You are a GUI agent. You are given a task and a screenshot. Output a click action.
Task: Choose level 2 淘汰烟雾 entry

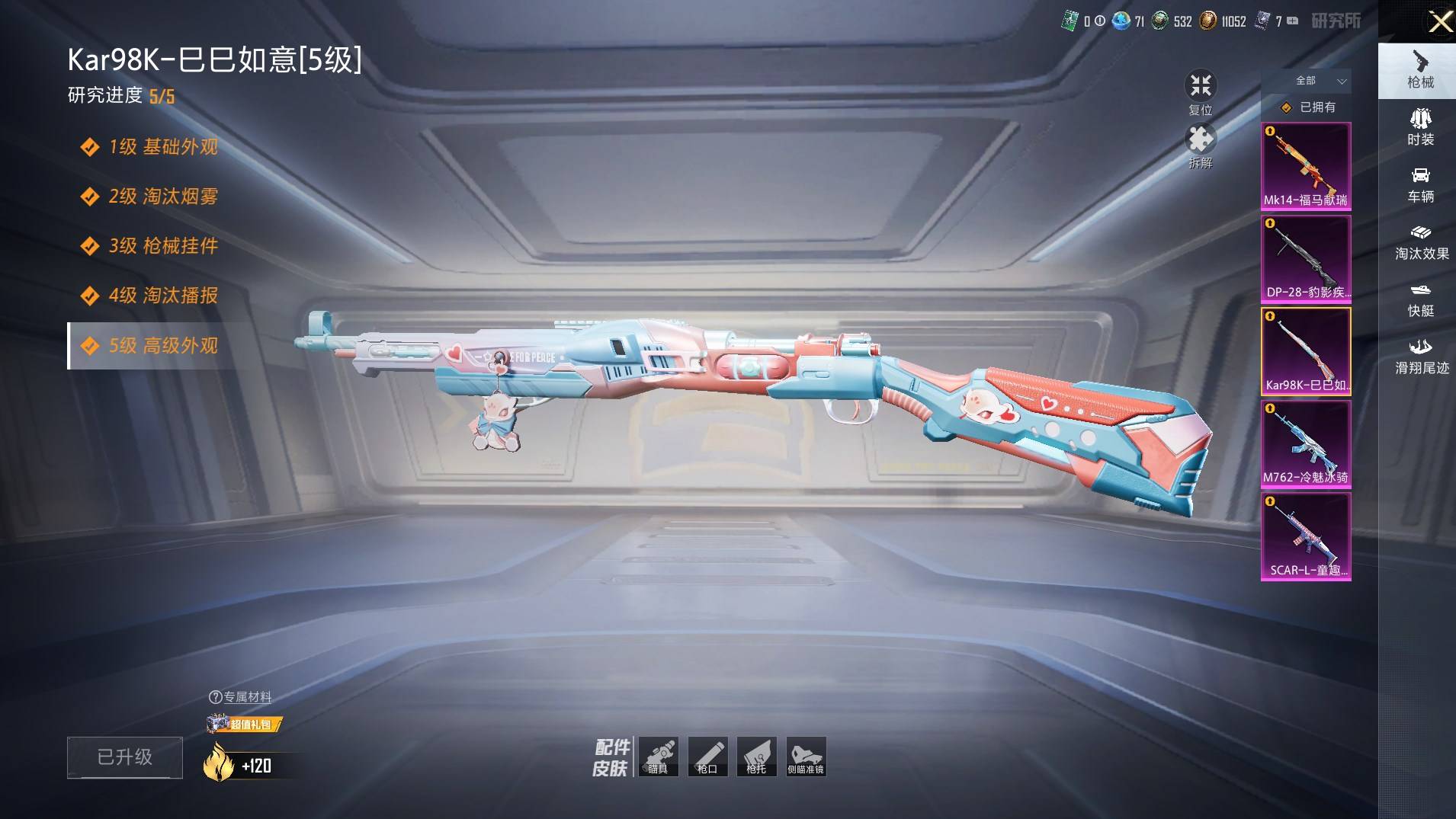[162, 196]
